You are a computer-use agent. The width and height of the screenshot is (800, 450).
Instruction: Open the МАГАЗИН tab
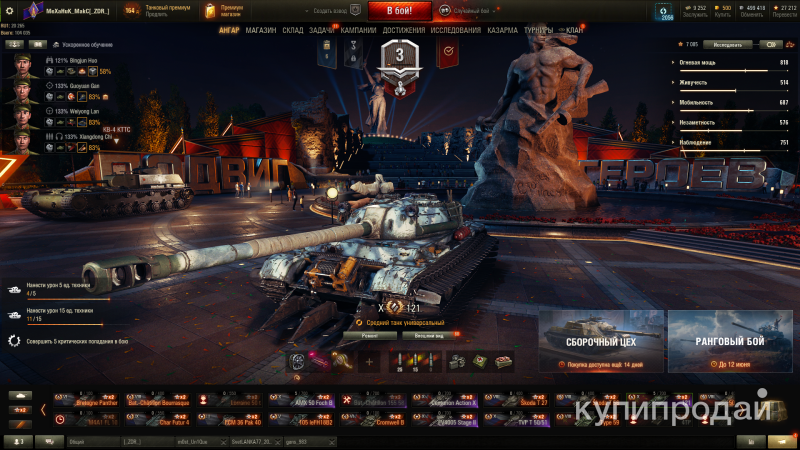tap(261, 31)
